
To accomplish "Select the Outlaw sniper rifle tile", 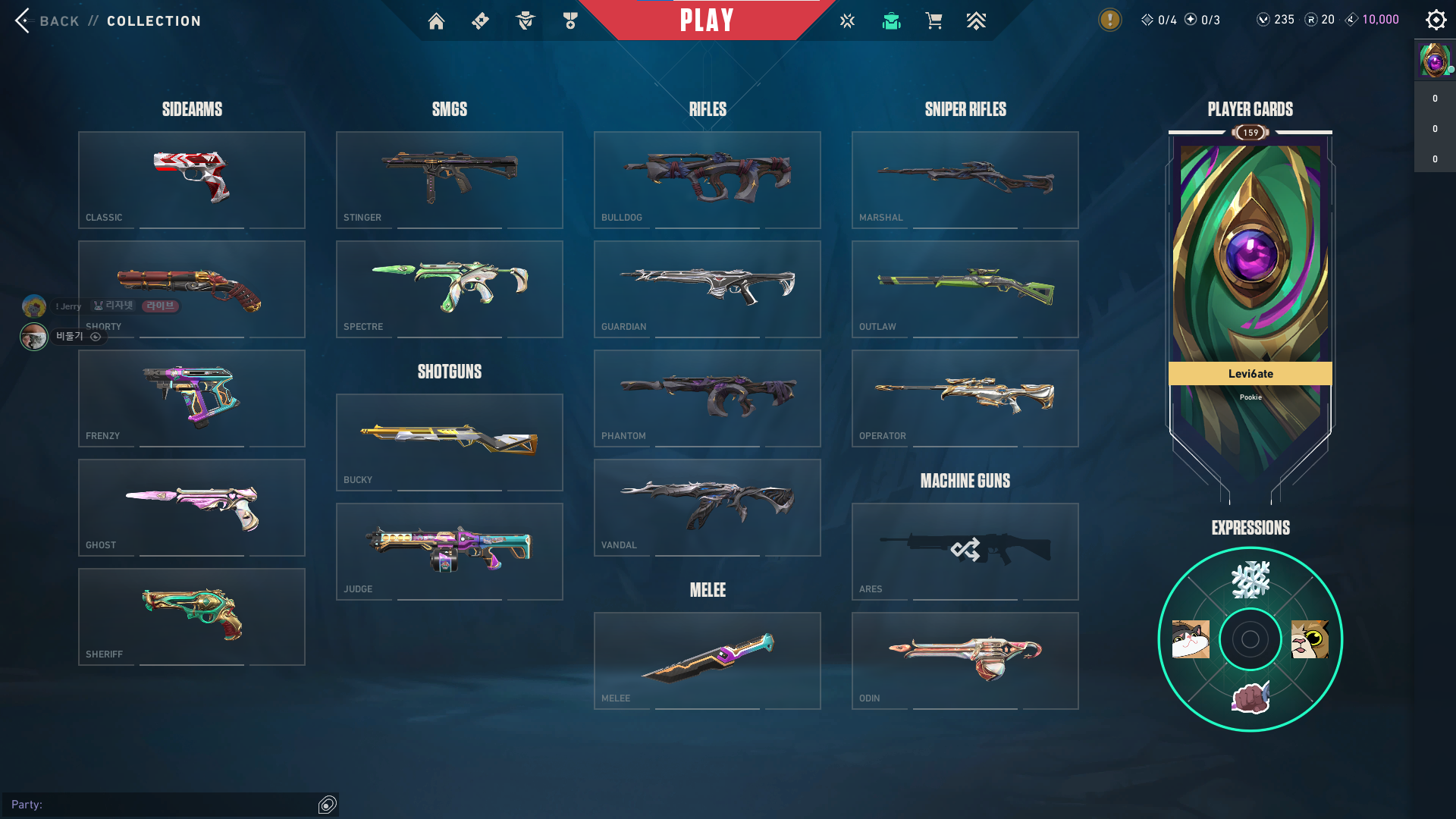I will pos(965,289).
